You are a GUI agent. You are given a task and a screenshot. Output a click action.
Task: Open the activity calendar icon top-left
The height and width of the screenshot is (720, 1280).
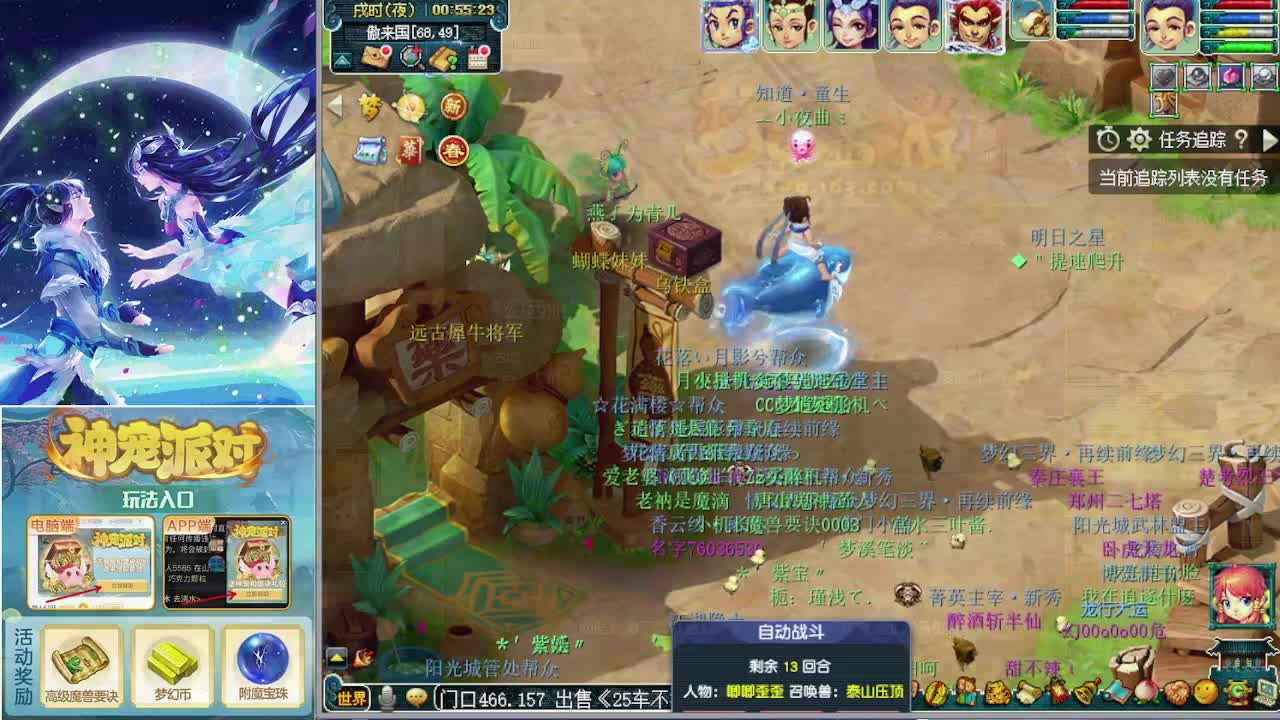(x=478, y=58)
